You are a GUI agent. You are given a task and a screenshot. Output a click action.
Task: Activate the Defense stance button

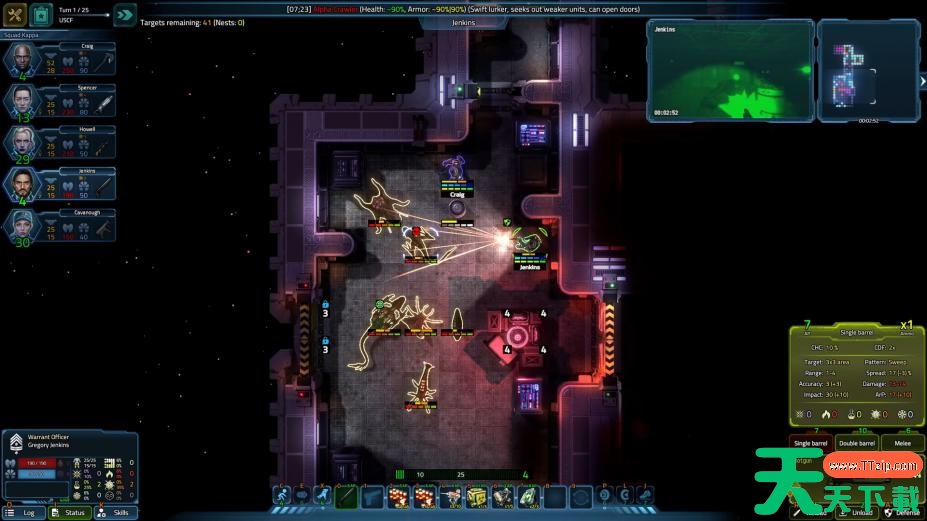(903, 512)
